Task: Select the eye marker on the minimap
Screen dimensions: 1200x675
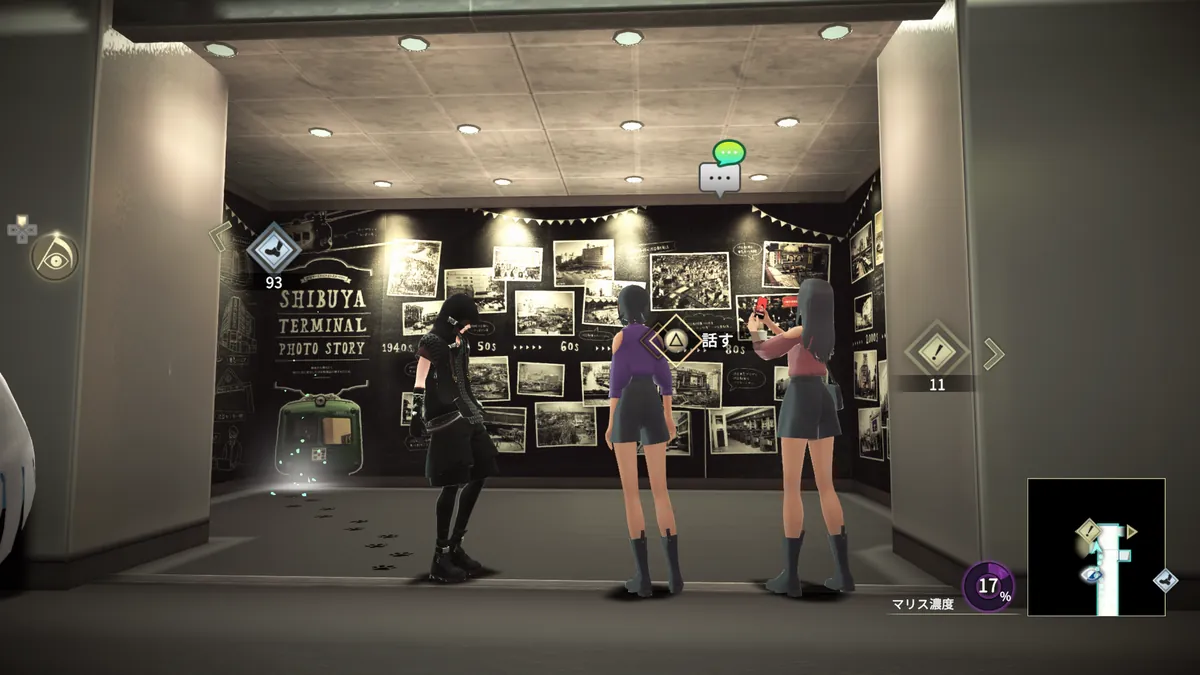Action: coord(1089,574)
